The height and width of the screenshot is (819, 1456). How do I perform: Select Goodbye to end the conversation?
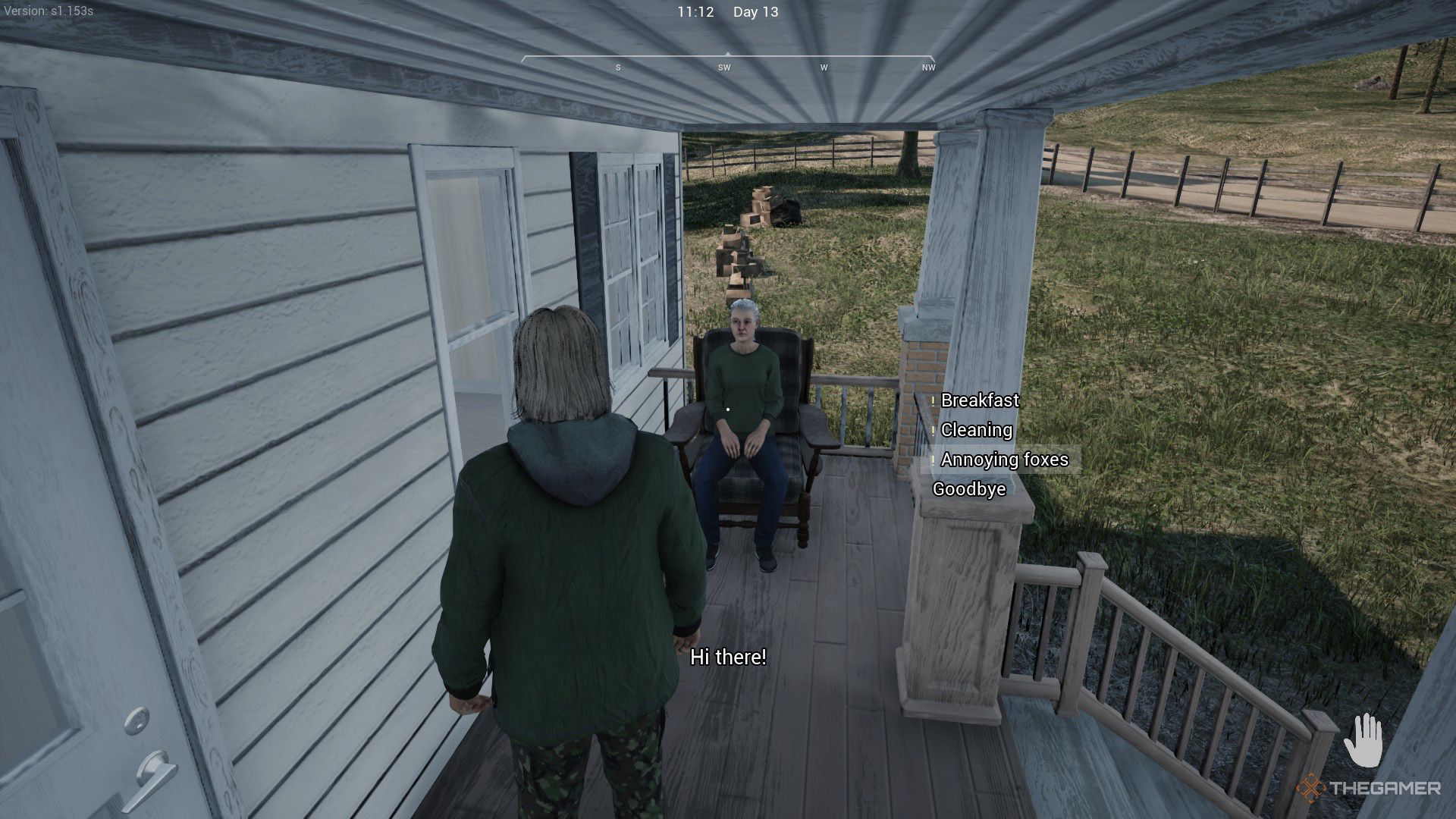coord(970,489)
